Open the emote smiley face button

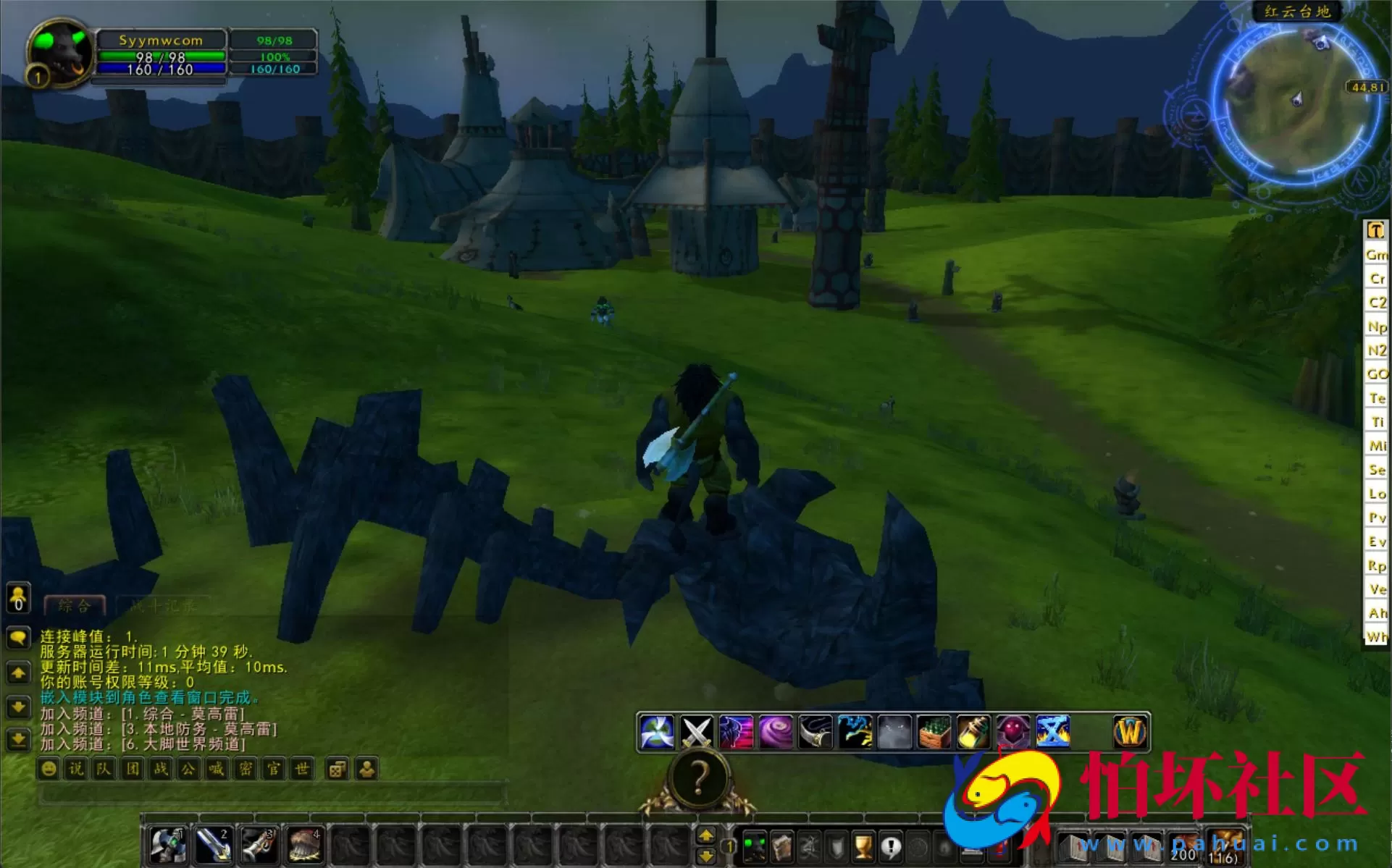click(49, 769)
